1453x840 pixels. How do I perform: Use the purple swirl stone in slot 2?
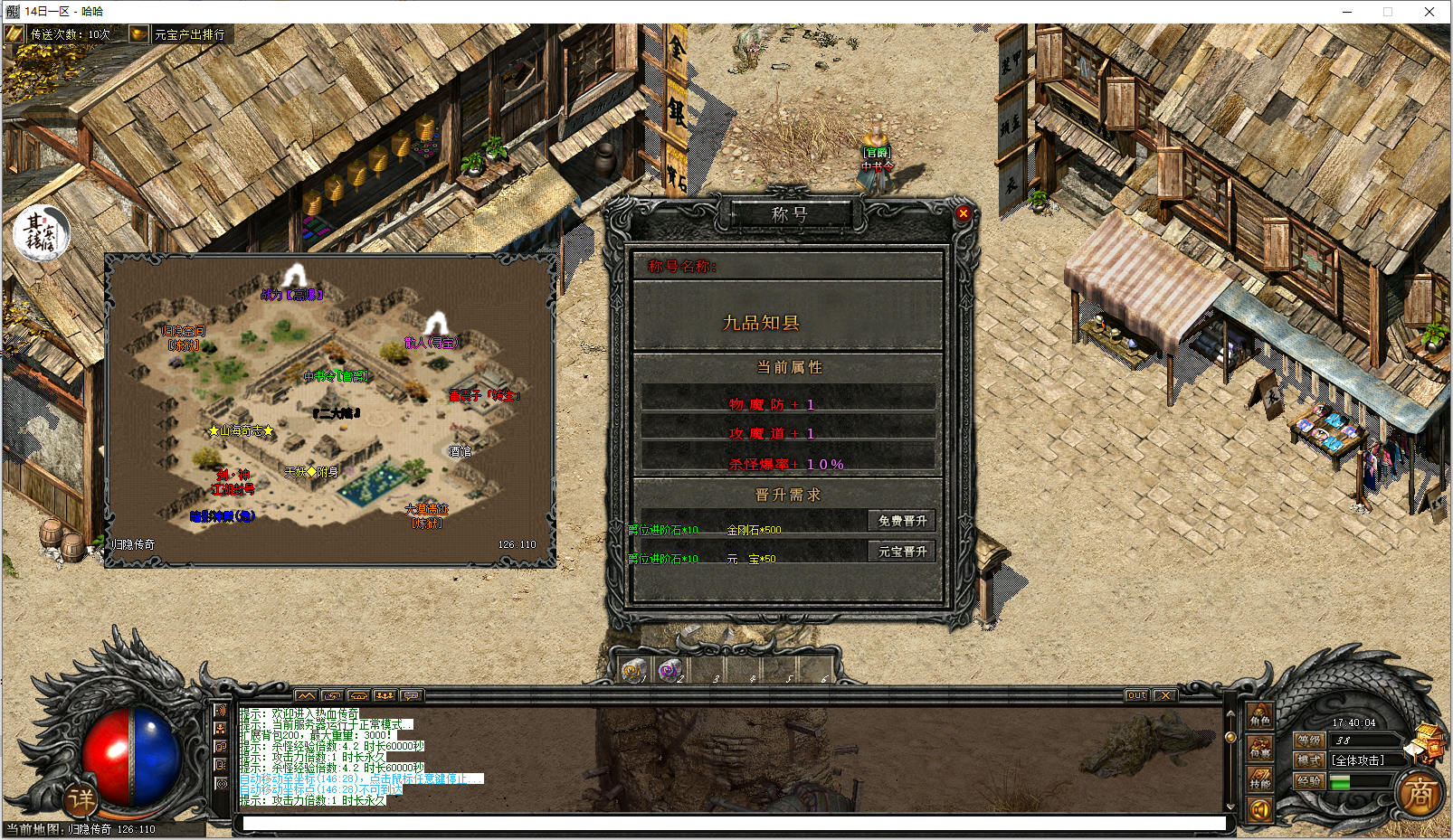pyautogui.click(x=670, y=670)
